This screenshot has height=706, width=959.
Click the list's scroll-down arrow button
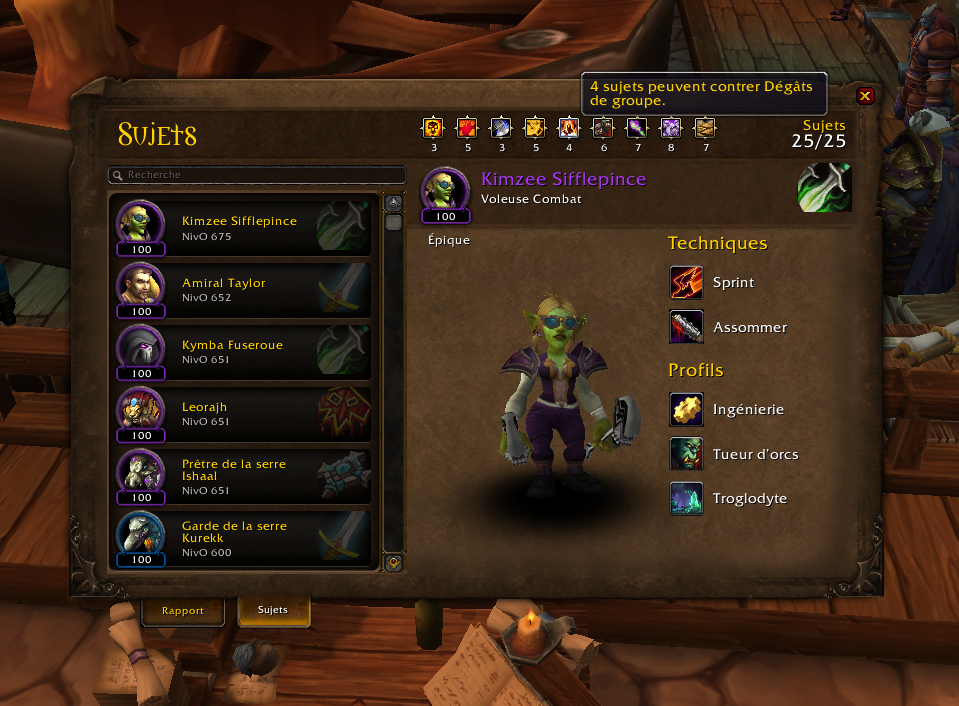pos(394,563)
